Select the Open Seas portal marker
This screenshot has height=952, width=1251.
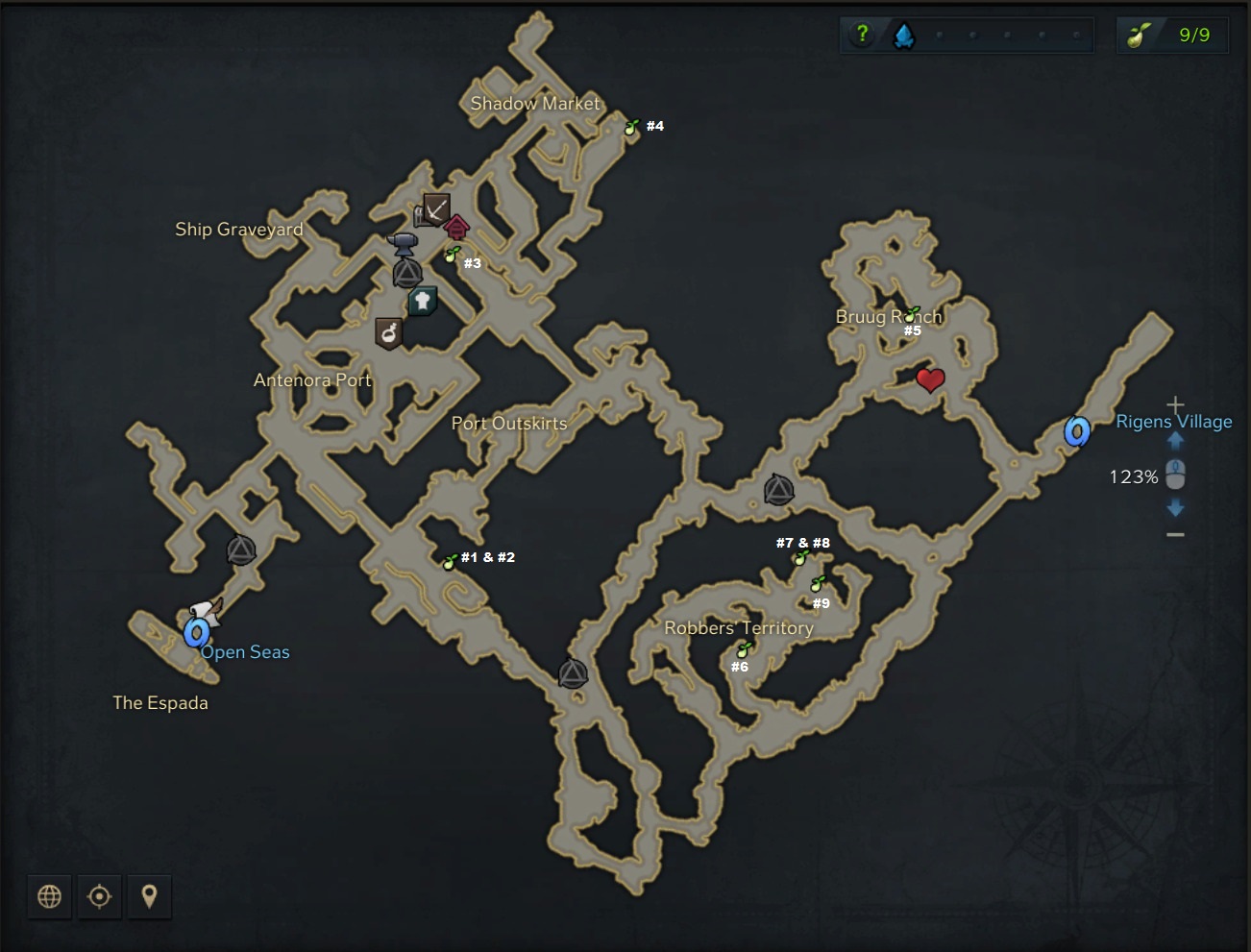coord(197,633)
